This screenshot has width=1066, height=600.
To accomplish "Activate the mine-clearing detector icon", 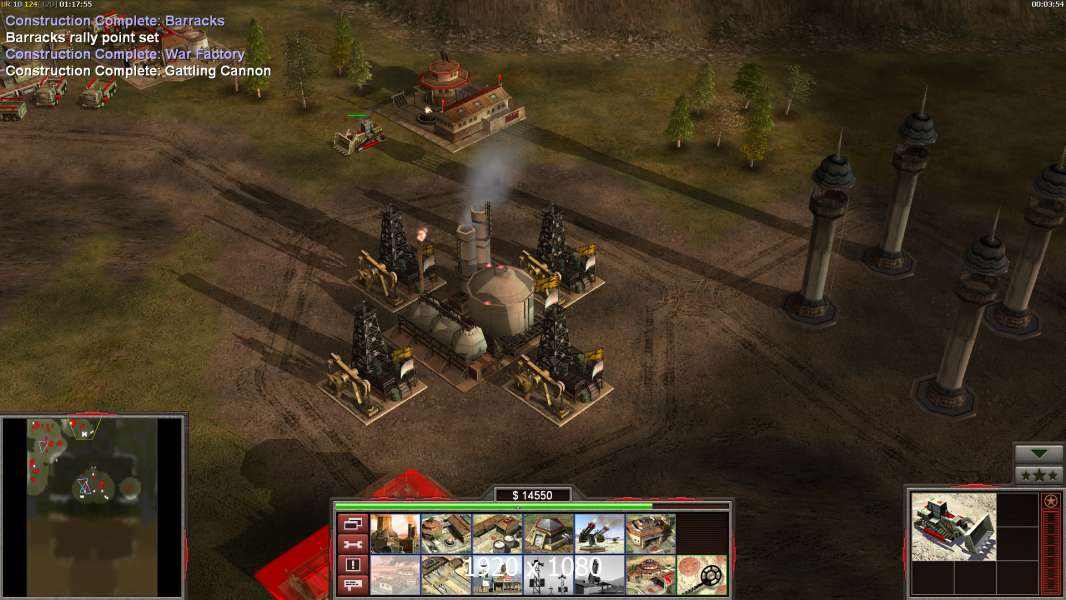I will [x=701, y=574].
